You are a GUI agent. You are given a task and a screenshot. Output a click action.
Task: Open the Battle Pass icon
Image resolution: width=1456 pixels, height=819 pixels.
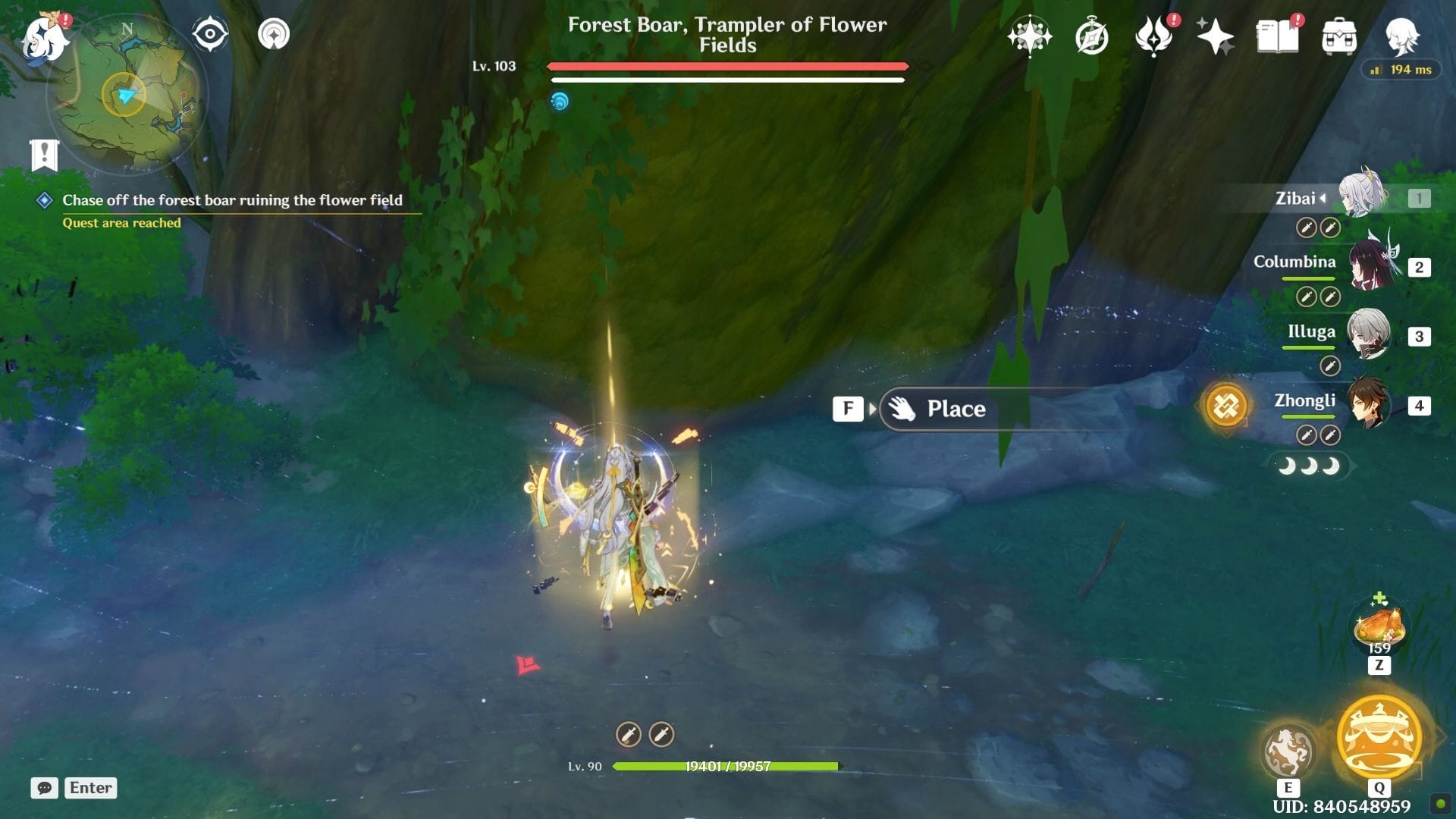pos(1153,36)
